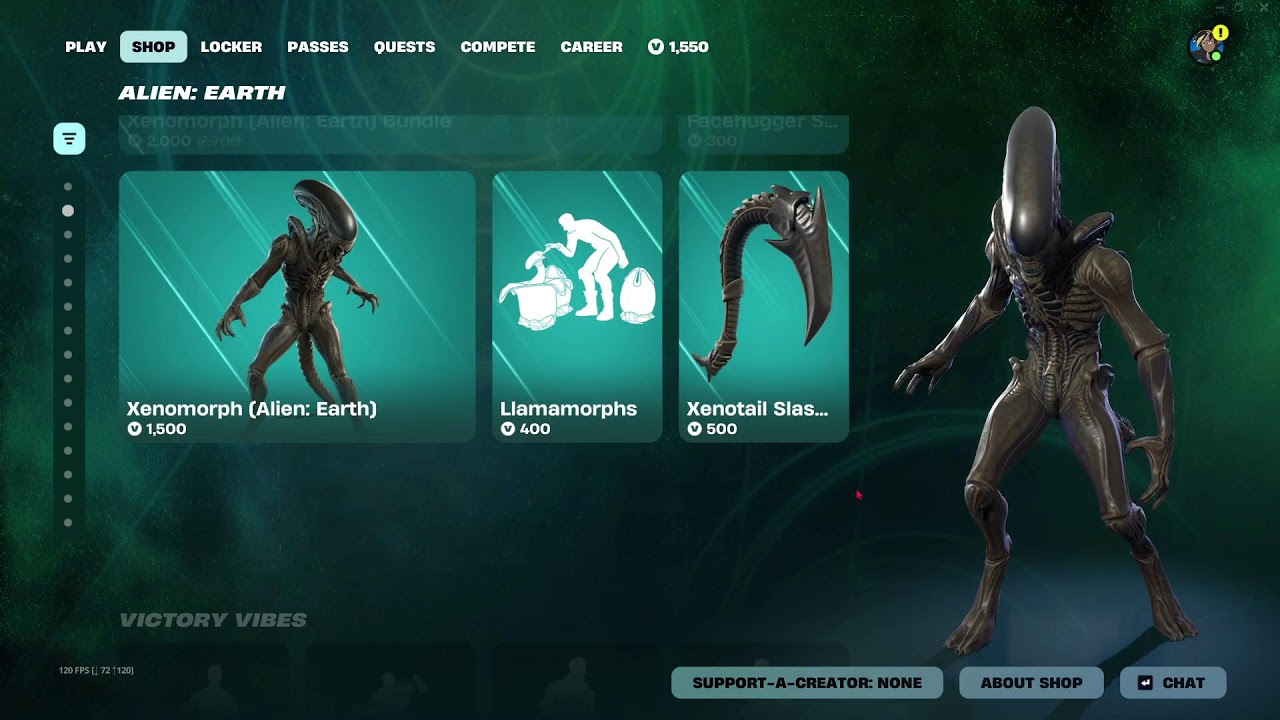Open the About Shop info

[x=1031, y=683]
